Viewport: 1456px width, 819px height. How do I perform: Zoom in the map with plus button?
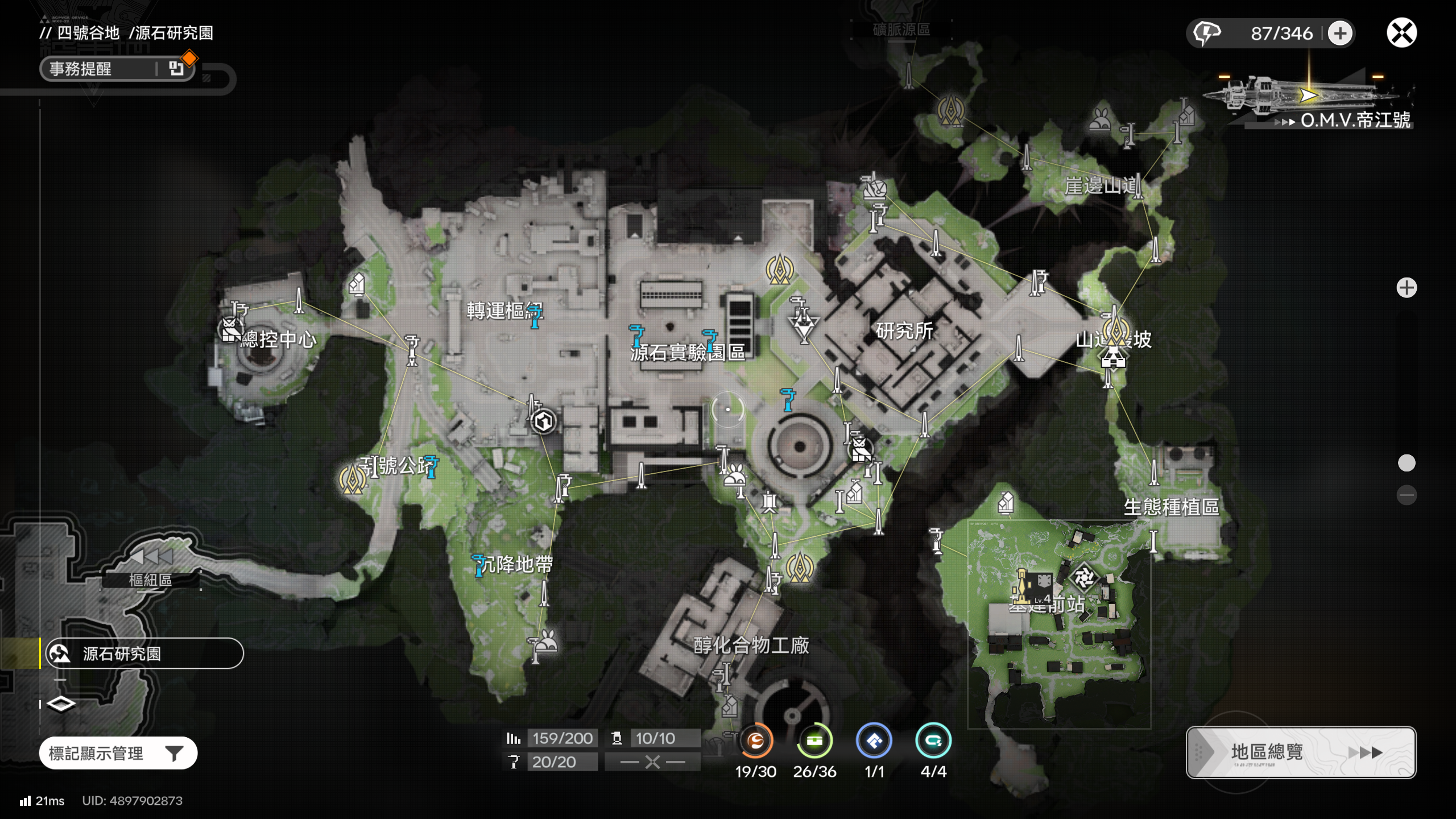1407,288
